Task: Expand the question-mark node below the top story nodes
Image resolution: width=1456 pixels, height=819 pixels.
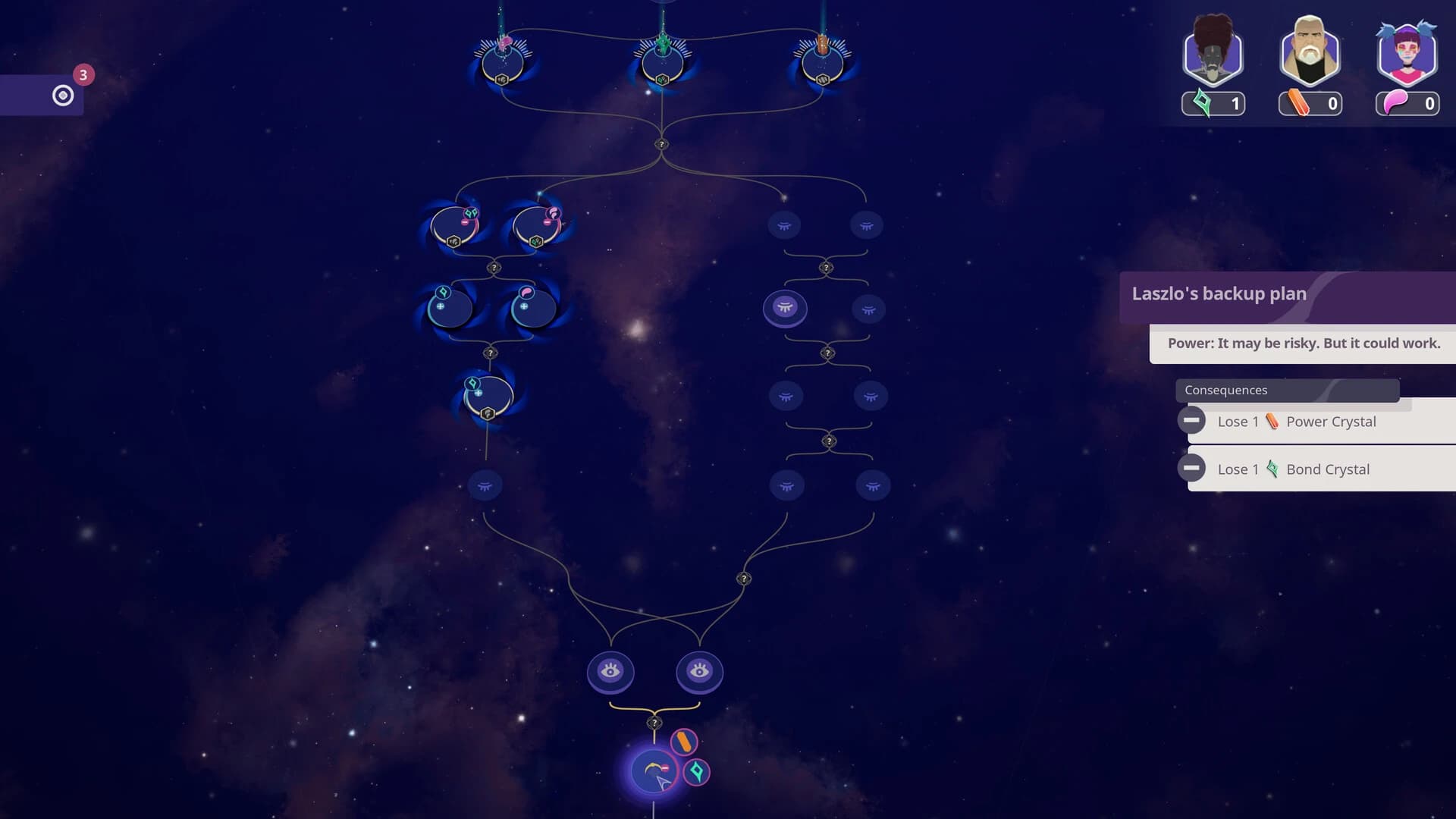Action: point(662,142)
